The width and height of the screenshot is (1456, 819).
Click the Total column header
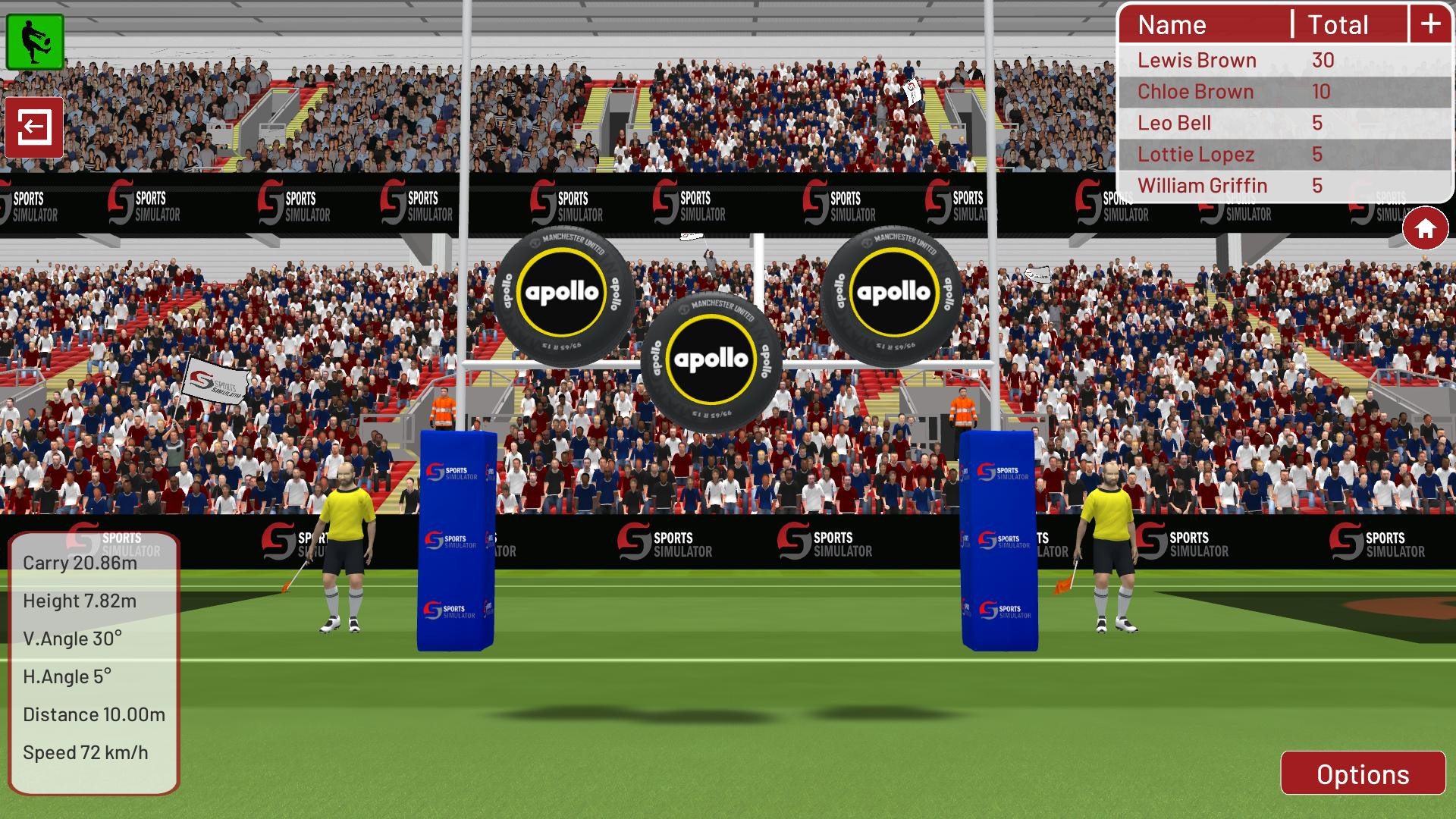[x=1338, y=25]
